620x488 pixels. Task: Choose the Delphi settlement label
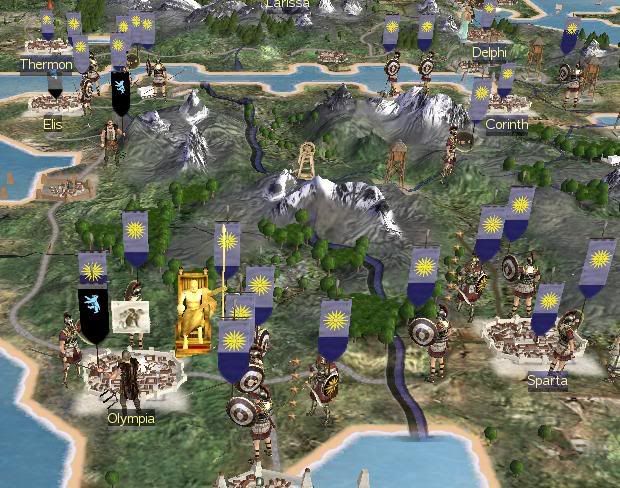point(490,52)
